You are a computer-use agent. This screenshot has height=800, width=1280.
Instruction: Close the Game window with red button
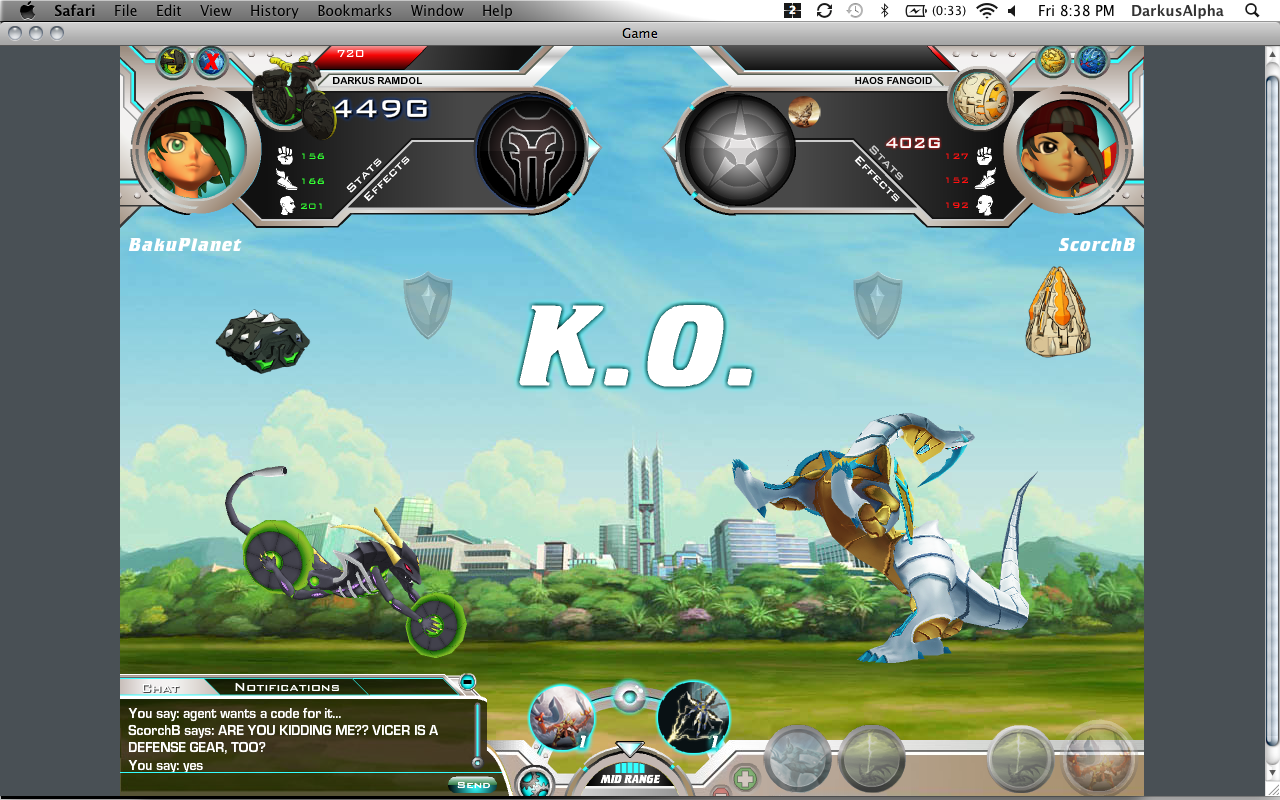coord(14,33)
